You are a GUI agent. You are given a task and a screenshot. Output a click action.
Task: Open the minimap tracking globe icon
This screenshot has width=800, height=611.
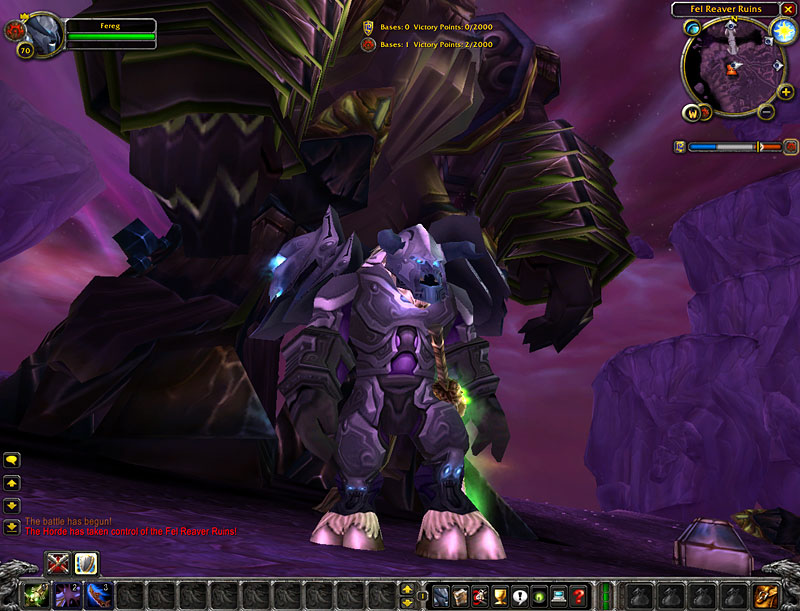(692, 29)
